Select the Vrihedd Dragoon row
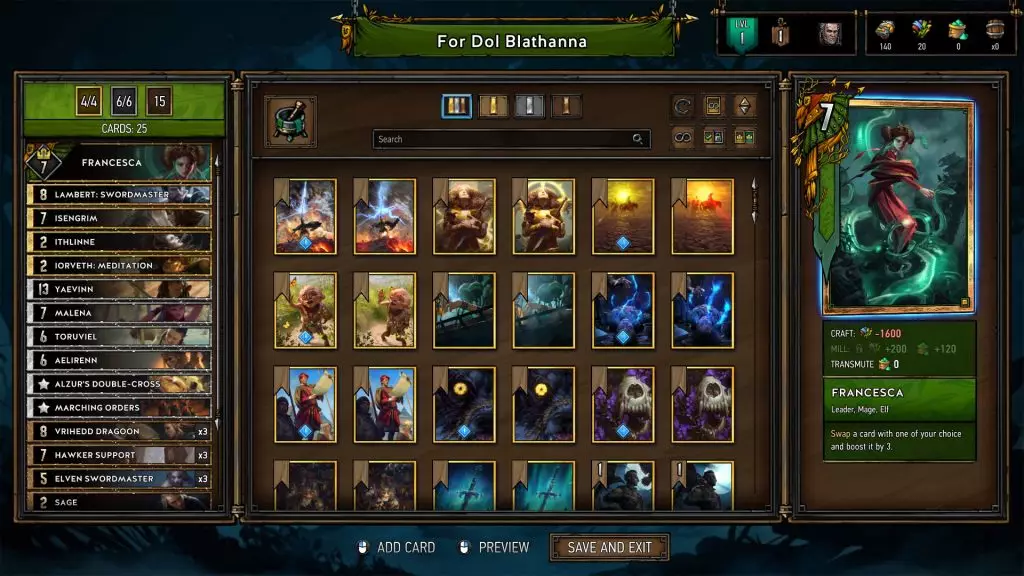 point(120,431)
